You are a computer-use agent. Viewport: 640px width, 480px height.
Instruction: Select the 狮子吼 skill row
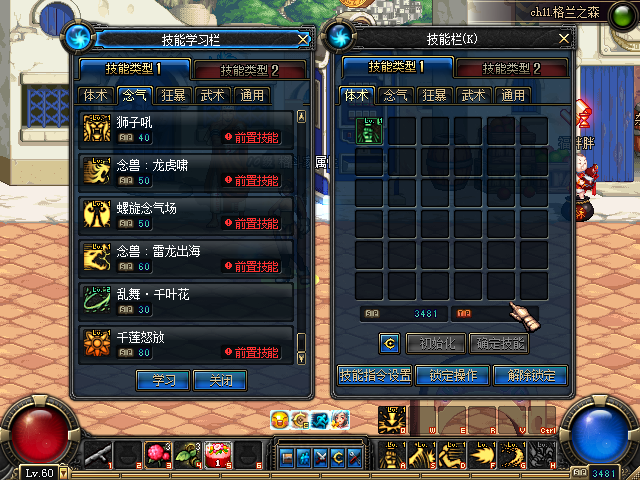tap(187, 130)
